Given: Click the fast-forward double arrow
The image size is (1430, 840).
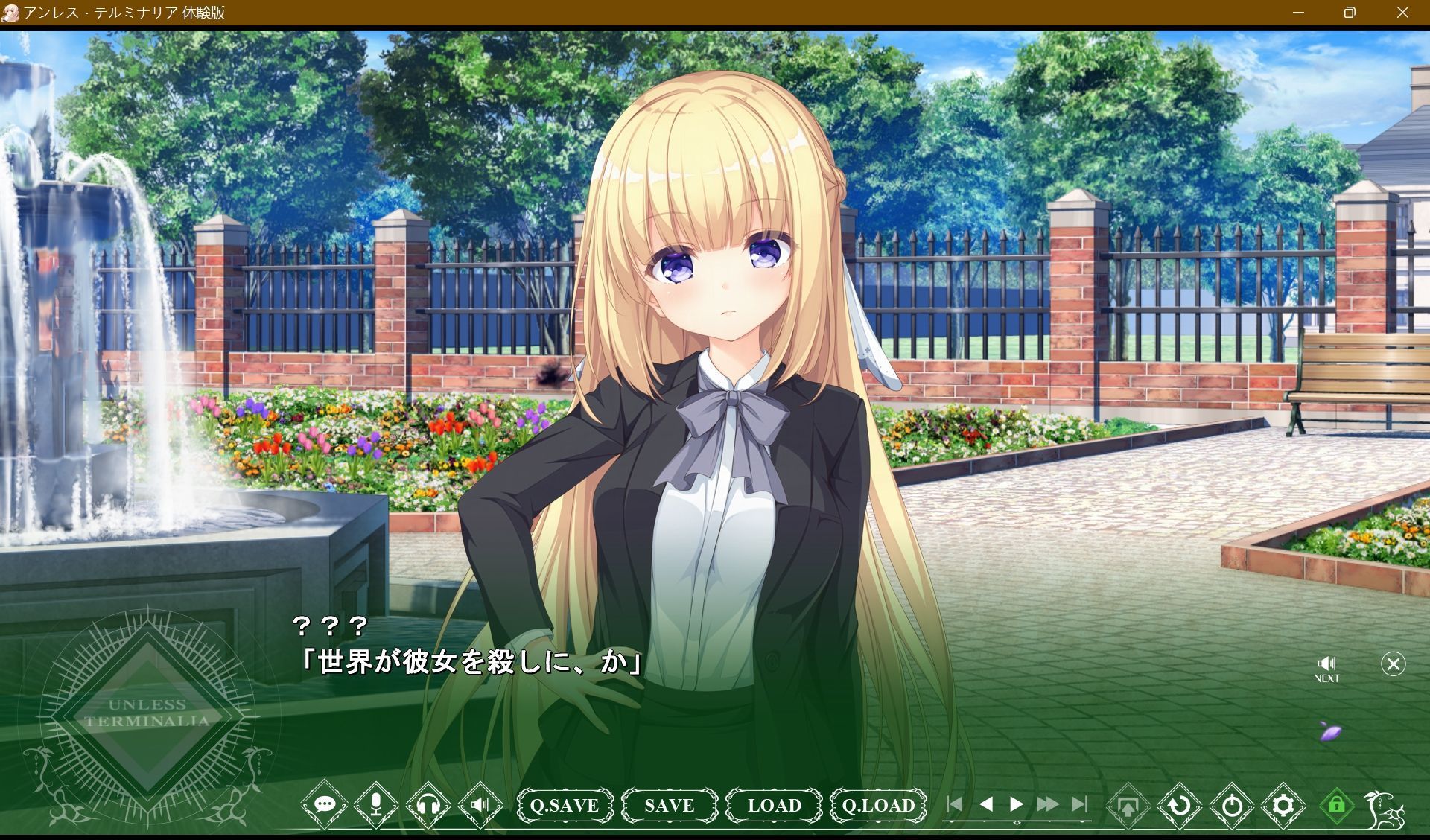Looking at the screenshot, I should [x=1048, y=804].
